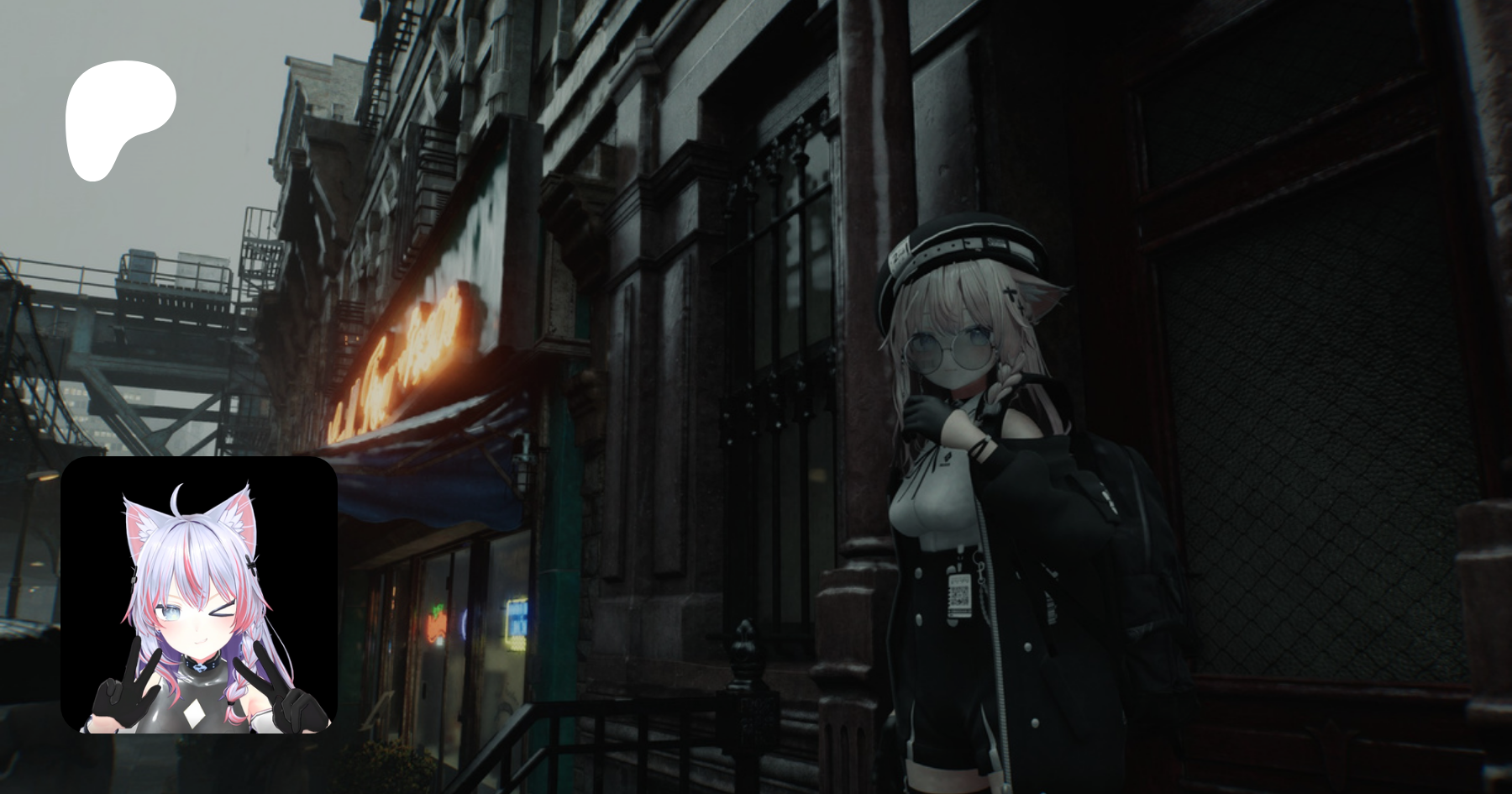Click the white Patreon logo
This screenshot has width=1512, height=794.
118,118
